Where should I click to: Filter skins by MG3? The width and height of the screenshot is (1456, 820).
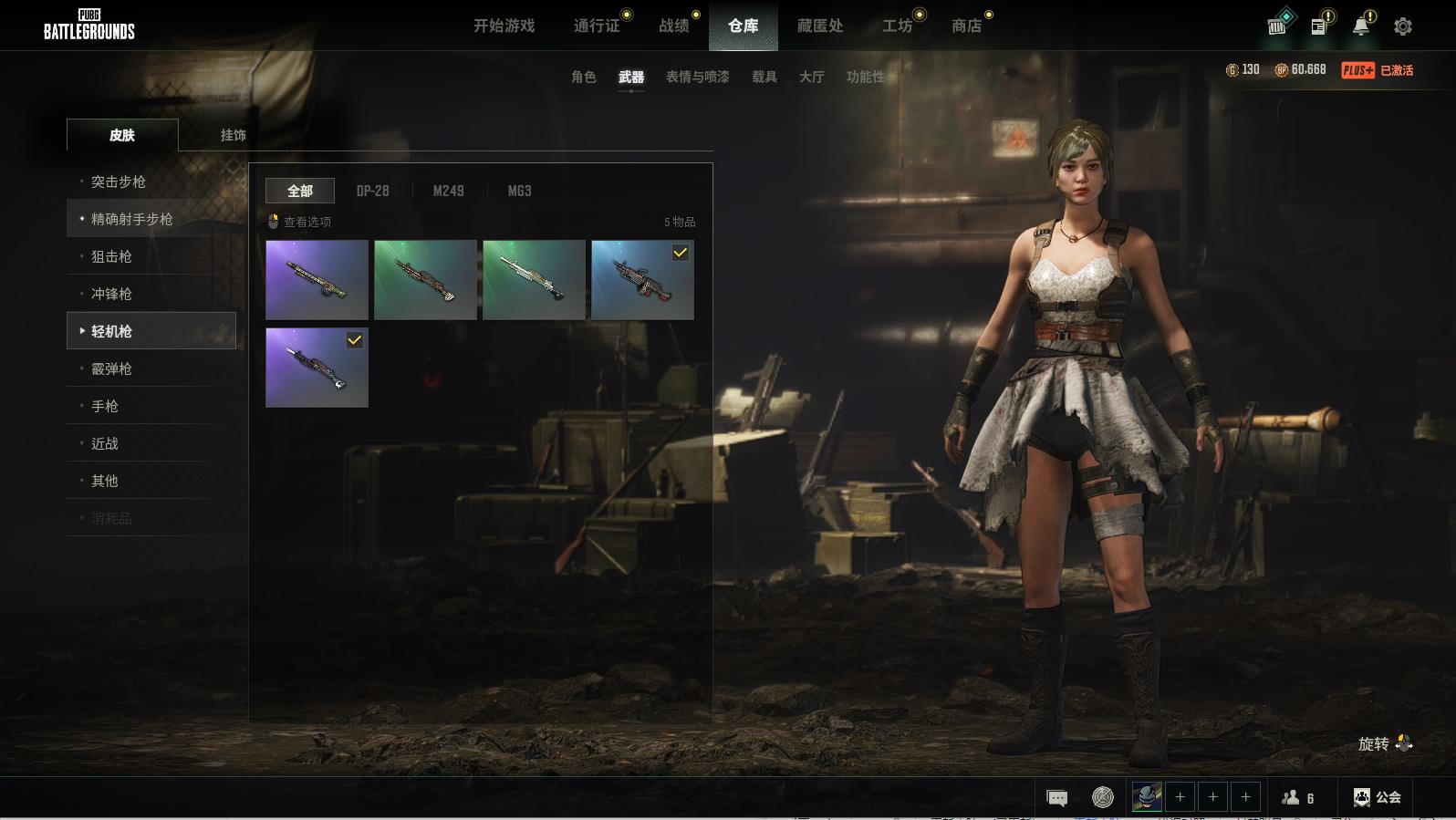coord(519,191)
